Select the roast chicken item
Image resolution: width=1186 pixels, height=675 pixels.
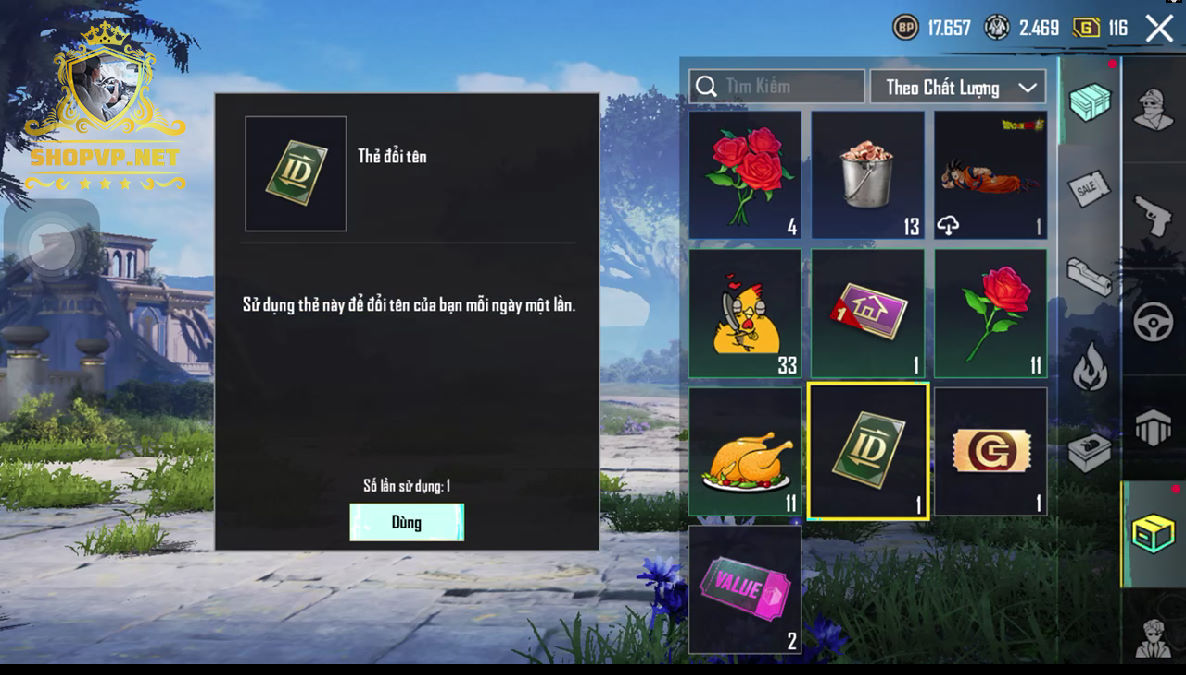pos(744,451)
